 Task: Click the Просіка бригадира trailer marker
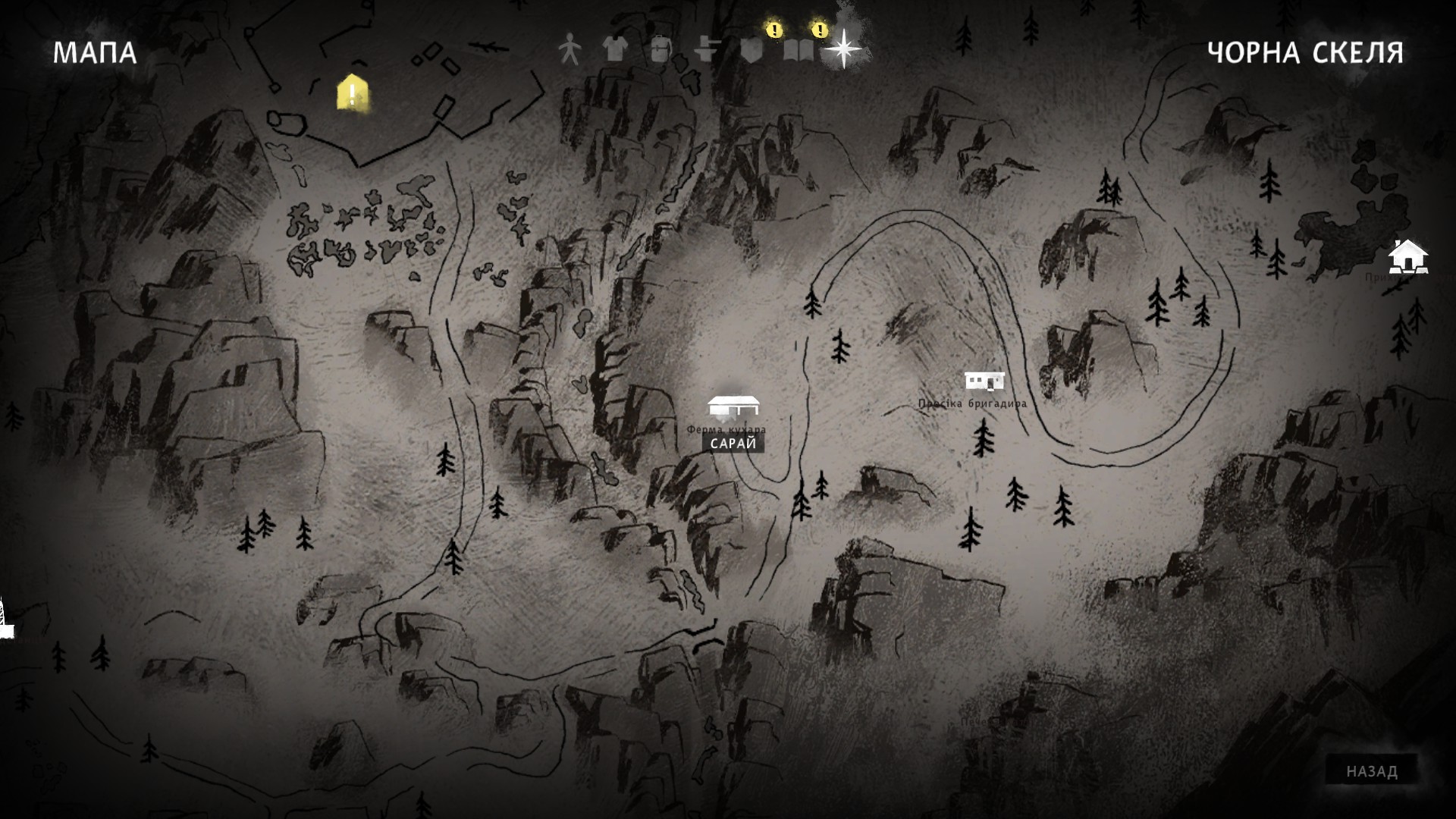click(984, 381)
